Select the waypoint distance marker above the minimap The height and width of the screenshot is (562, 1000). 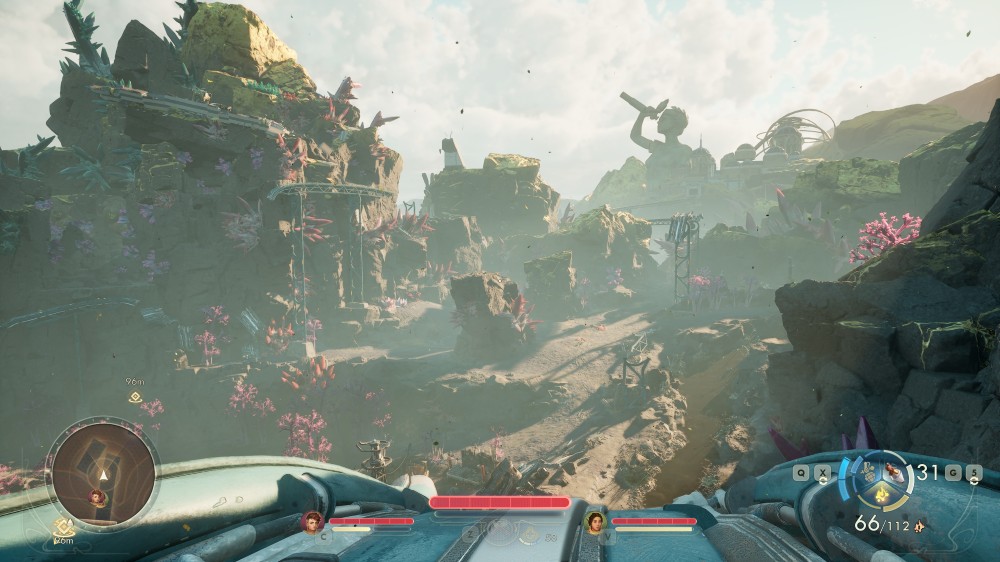point(134,397)
